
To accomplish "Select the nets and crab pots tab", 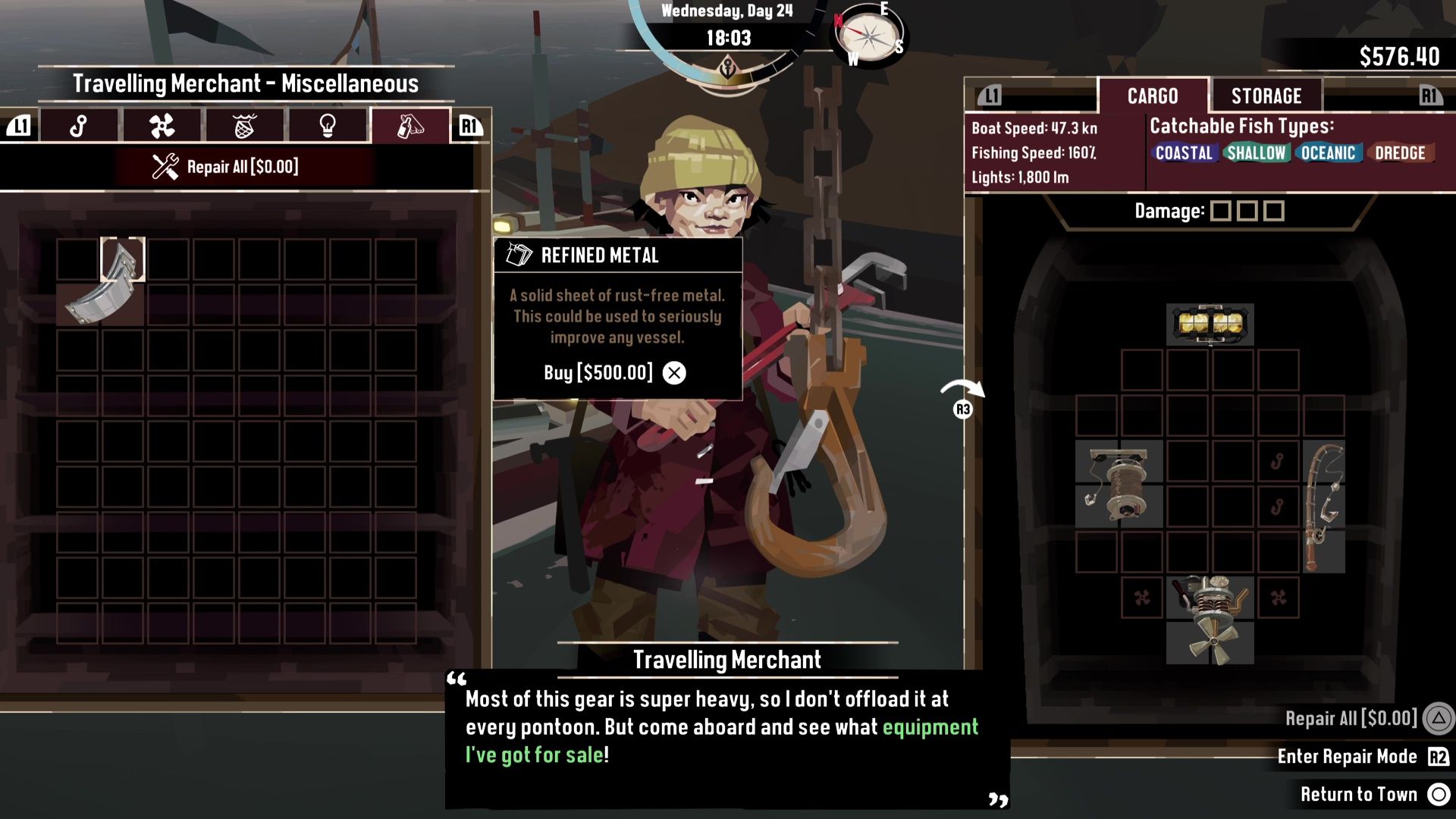I will pos(244,126).
